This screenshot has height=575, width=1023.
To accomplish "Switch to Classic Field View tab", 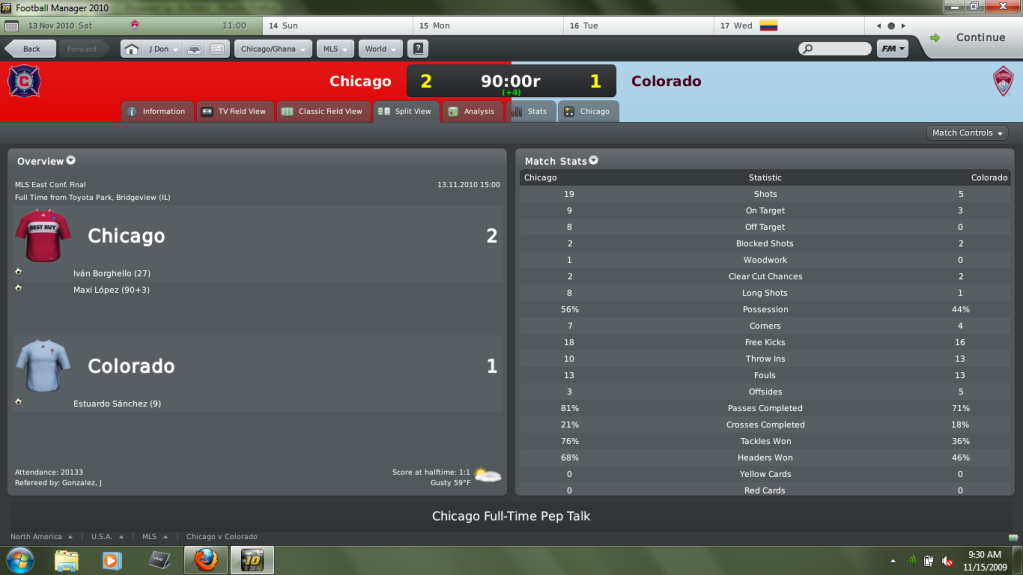I will (322, 111).
